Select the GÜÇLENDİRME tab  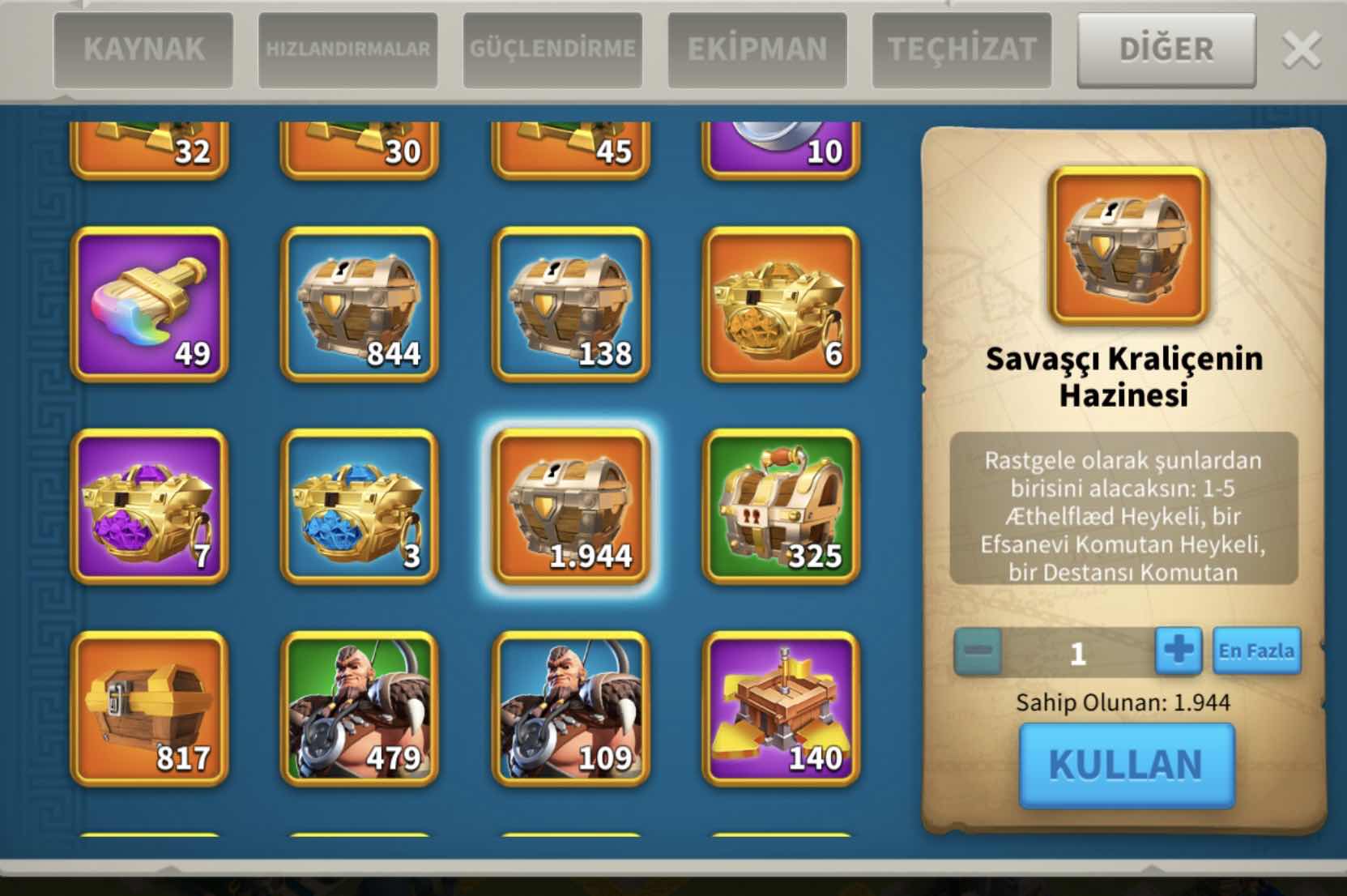[x=552, y=49]
